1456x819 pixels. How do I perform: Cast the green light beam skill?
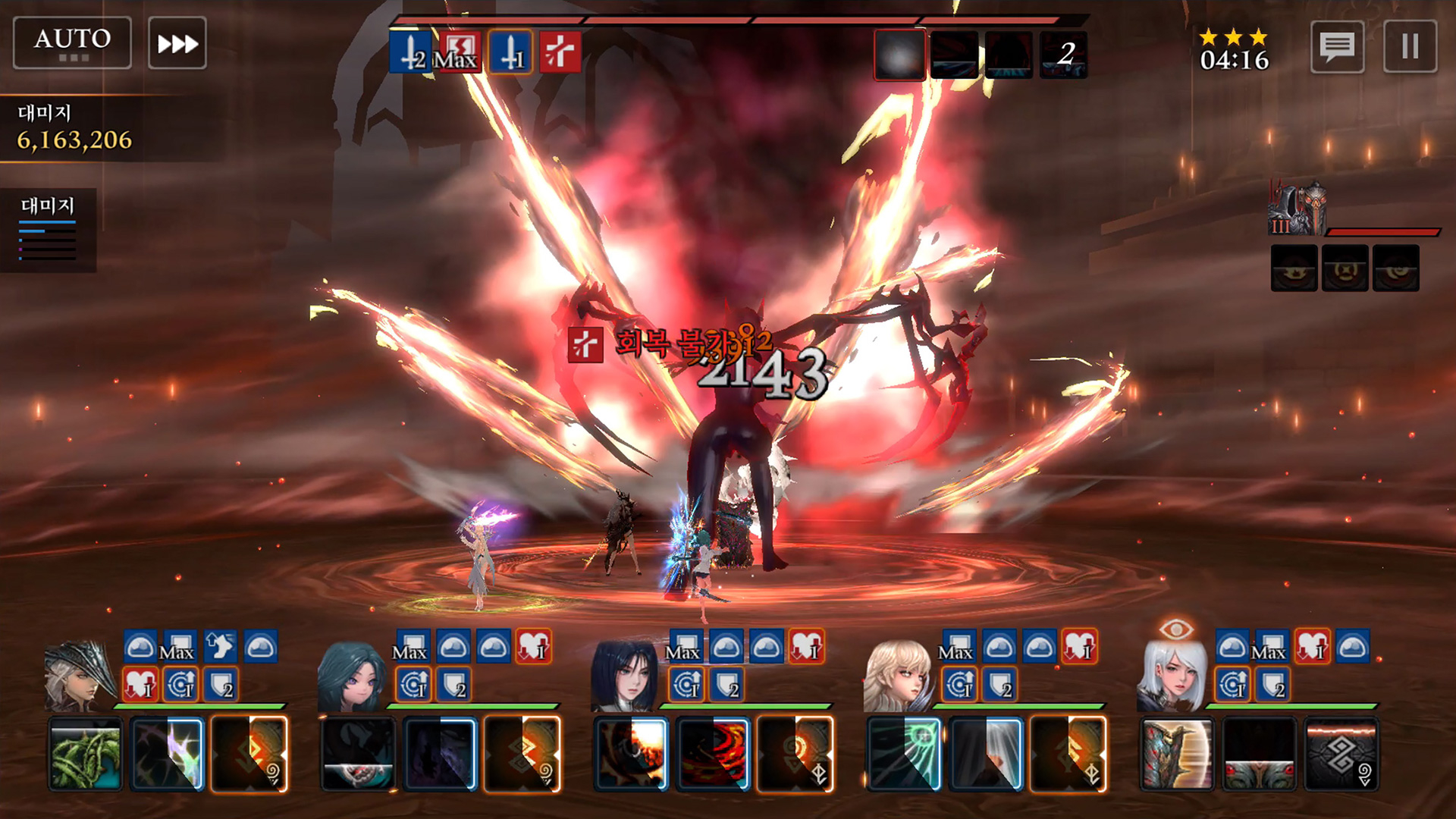pos(904,755)
